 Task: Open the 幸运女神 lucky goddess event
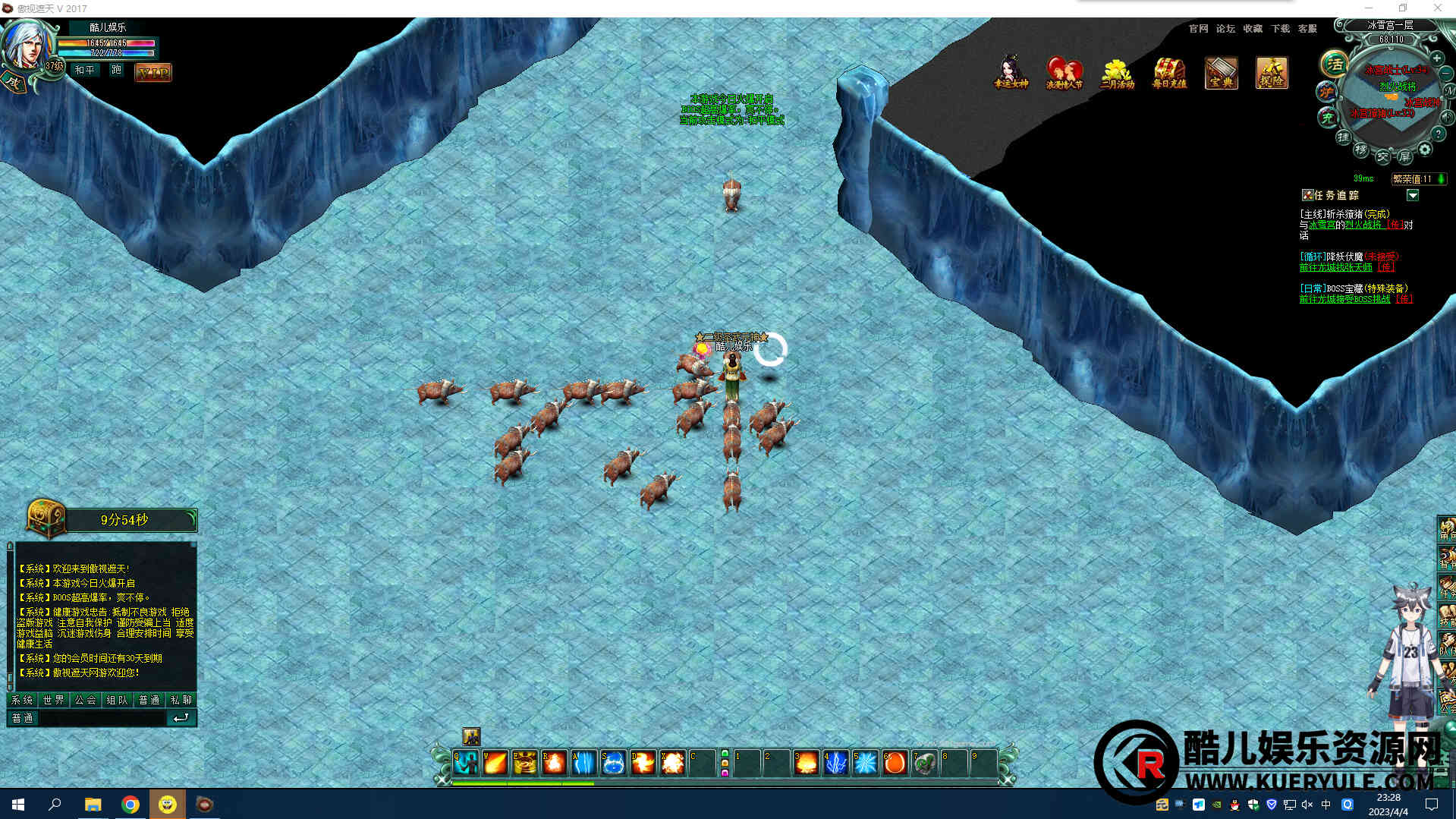(x=1010, y=73)
